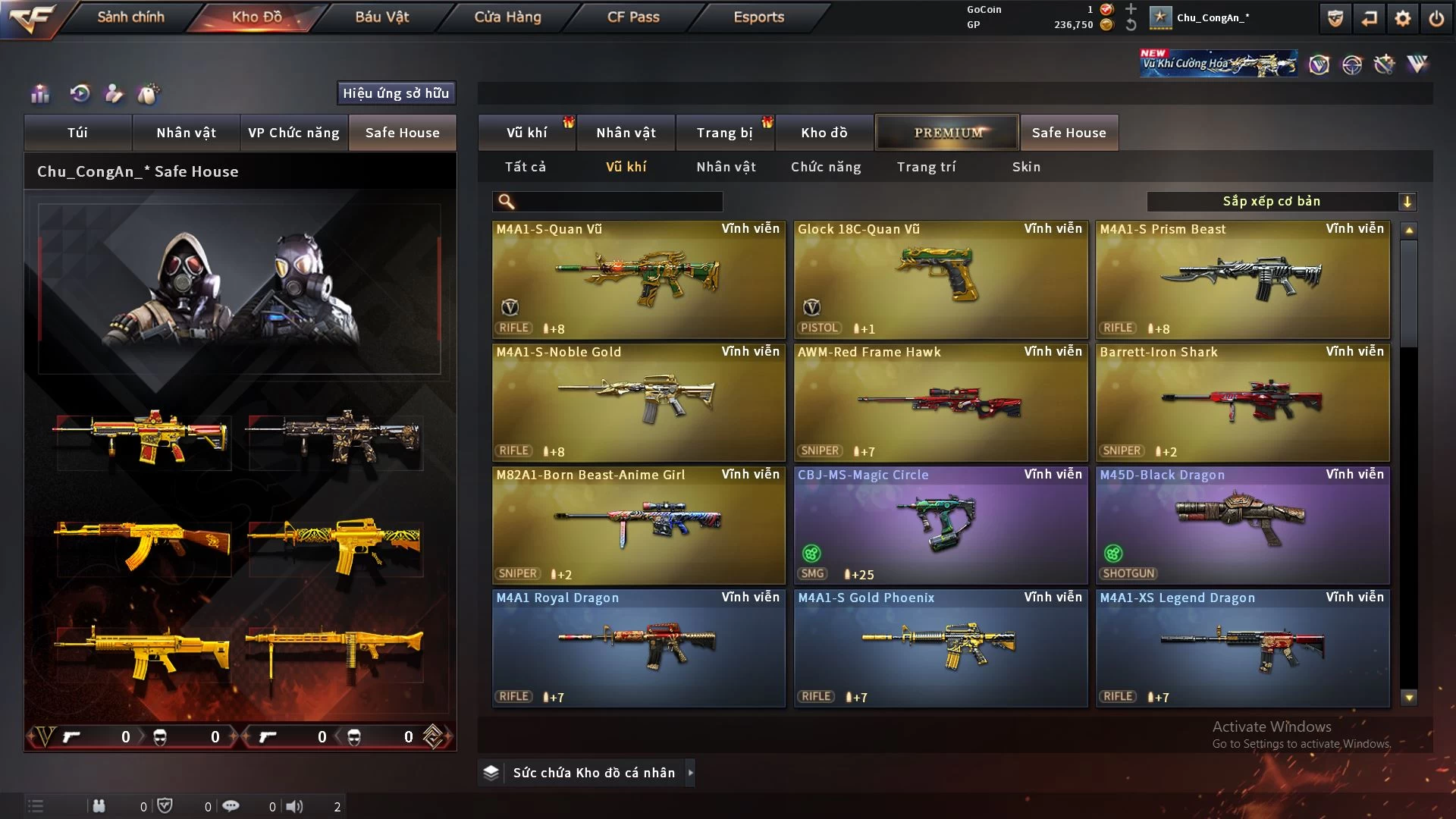Open the Sắp xếp cơ bản sort dropdown
Image resolution: width=1456 pixels, height=819 pixels.
1281,201
